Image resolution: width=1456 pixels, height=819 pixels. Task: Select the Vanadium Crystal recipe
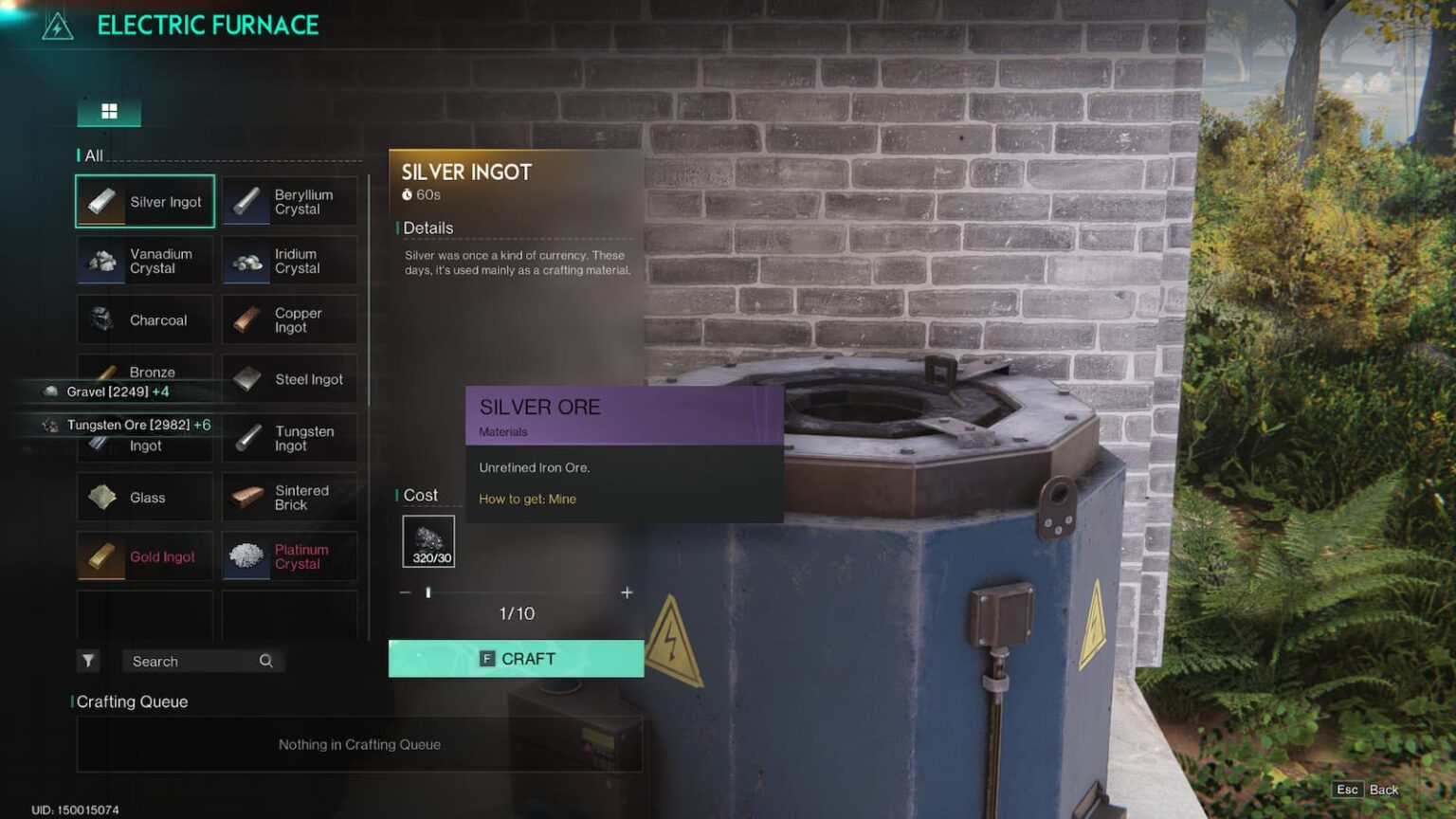tap(144, 261)
